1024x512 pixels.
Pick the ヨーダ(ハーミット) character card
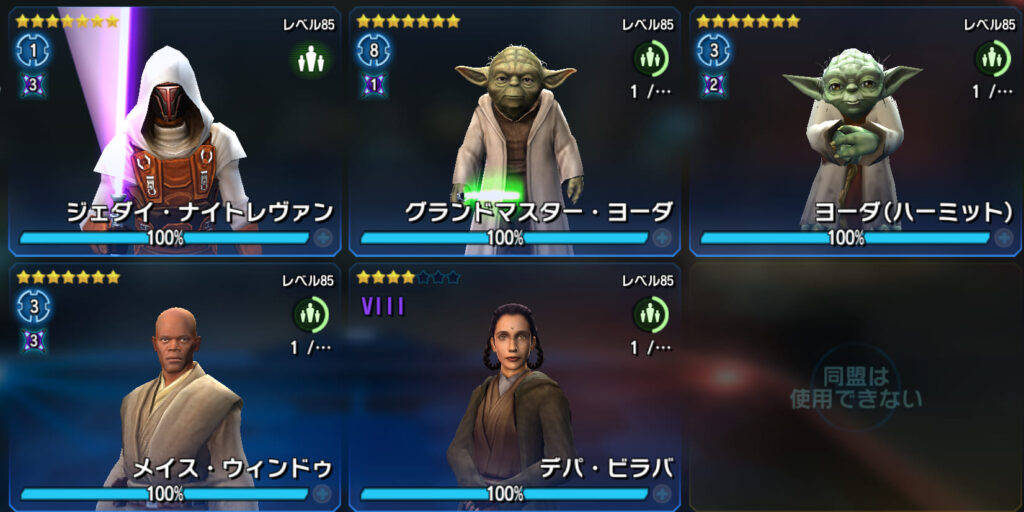pyautogui.click(x=855, y=130)
